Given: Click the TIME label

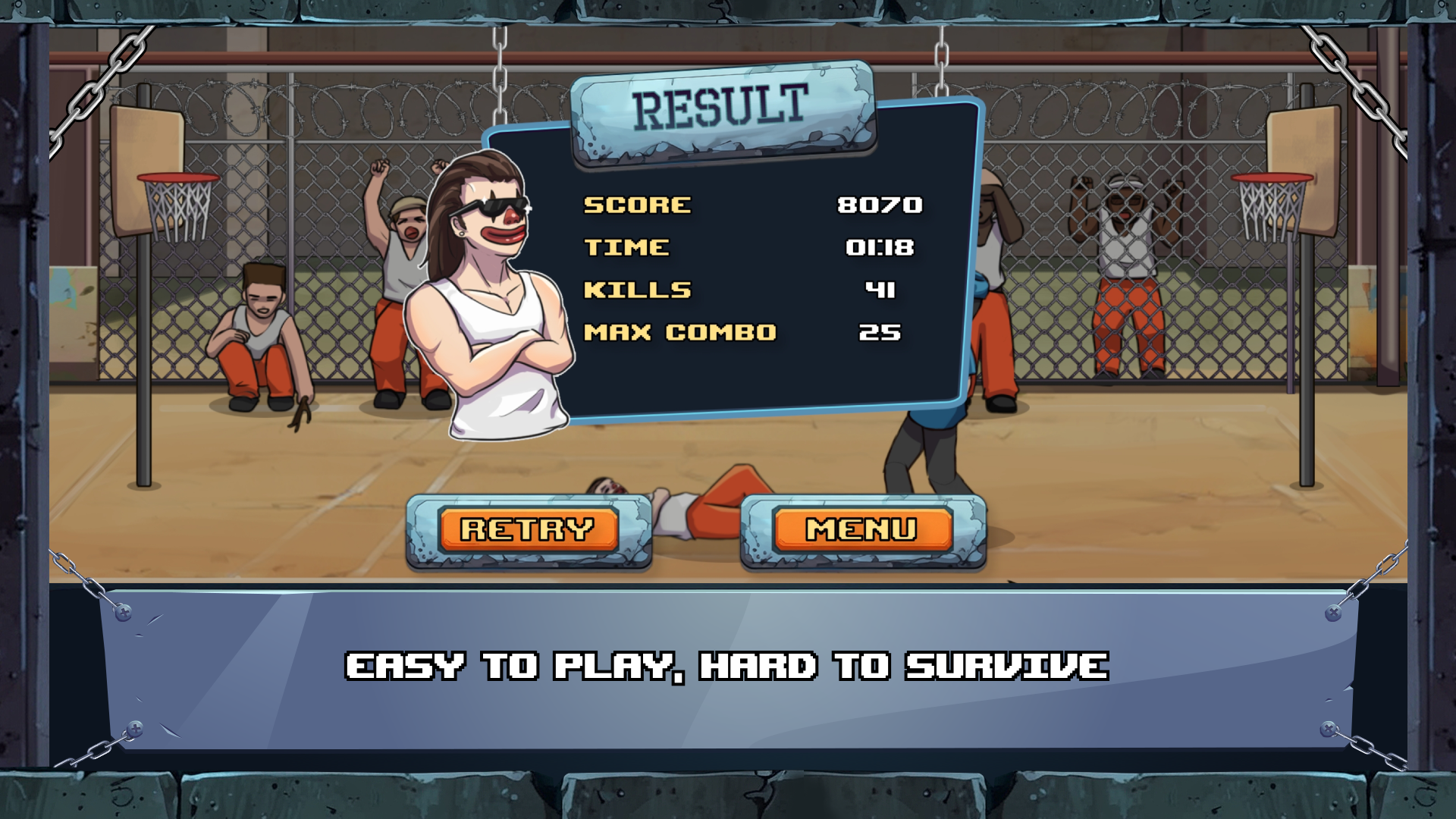Looking at the screenshot, I should (x=625, y=246).
